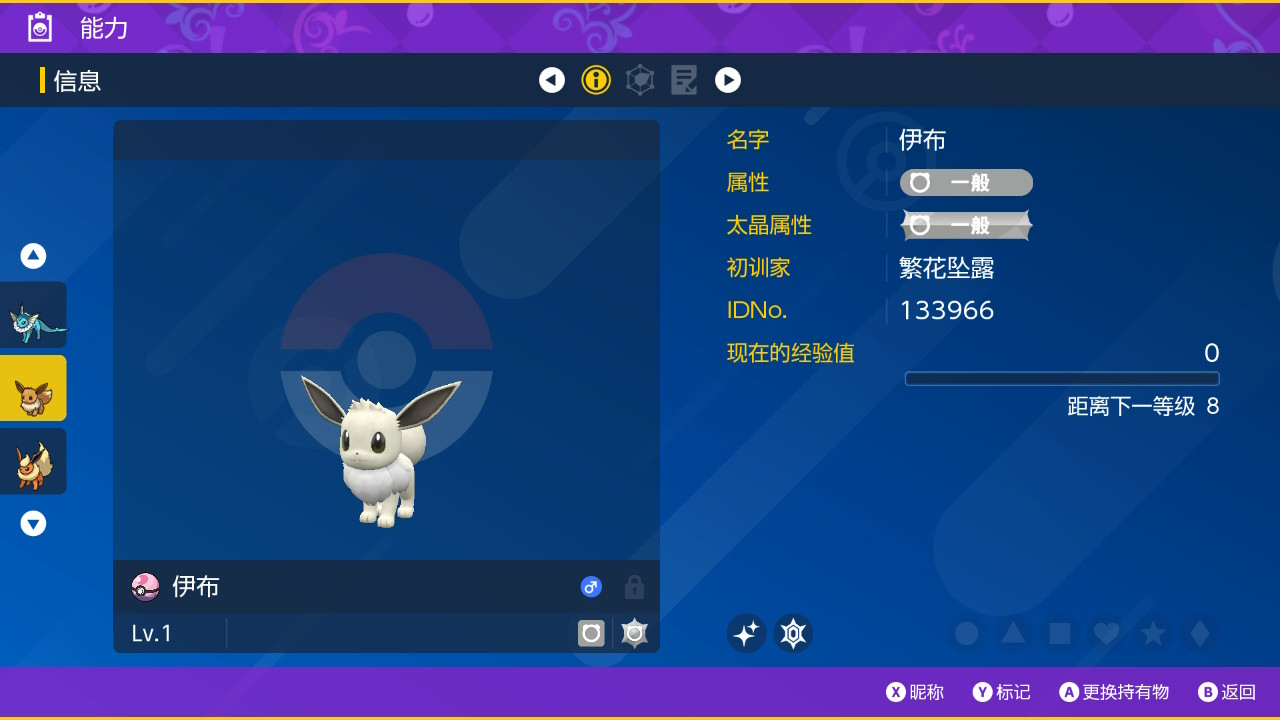Click the right arrow to next page

[x=728, y=80]
